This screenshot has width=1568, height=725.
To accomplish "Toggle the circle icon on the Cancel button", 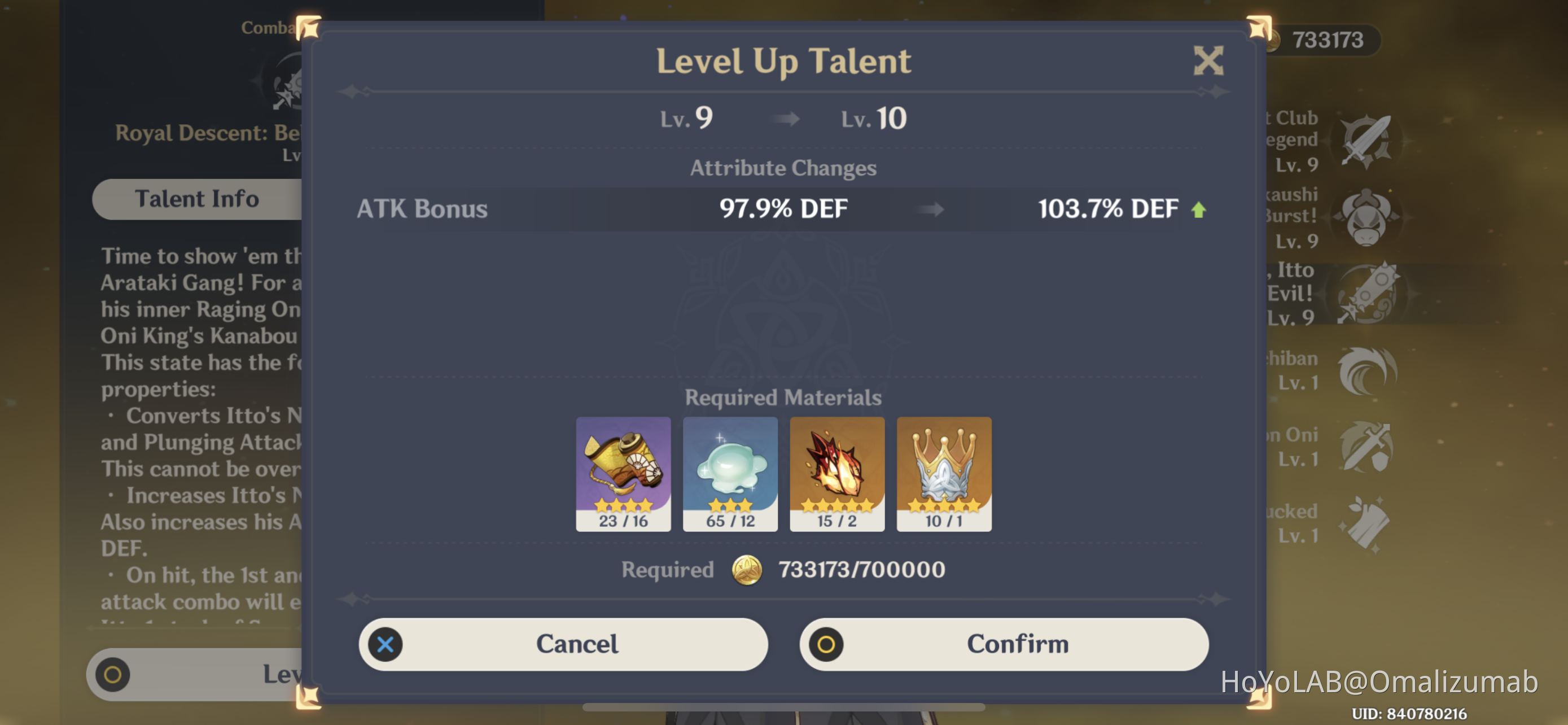I will (386, 644).
